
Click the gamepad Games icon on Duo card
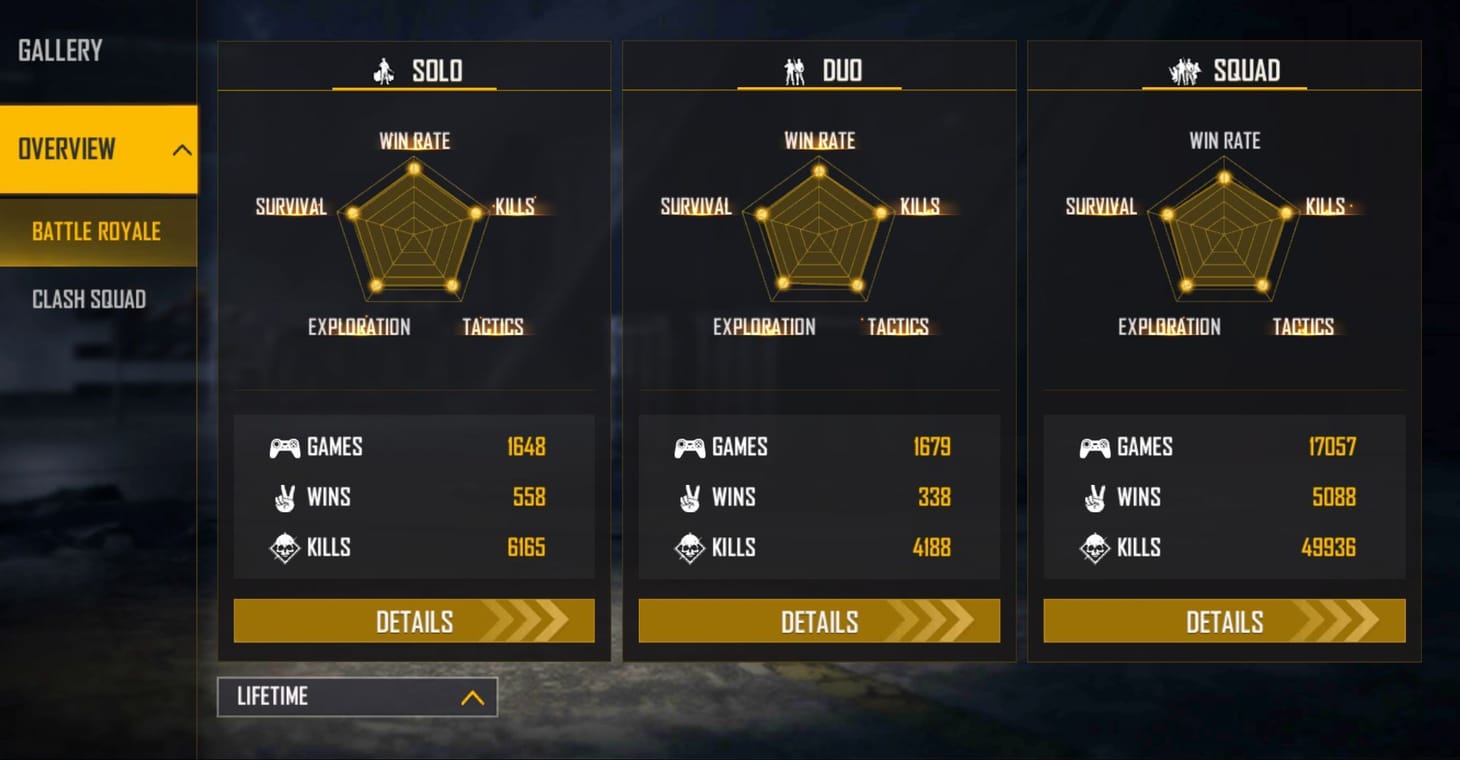click(692, 447)
